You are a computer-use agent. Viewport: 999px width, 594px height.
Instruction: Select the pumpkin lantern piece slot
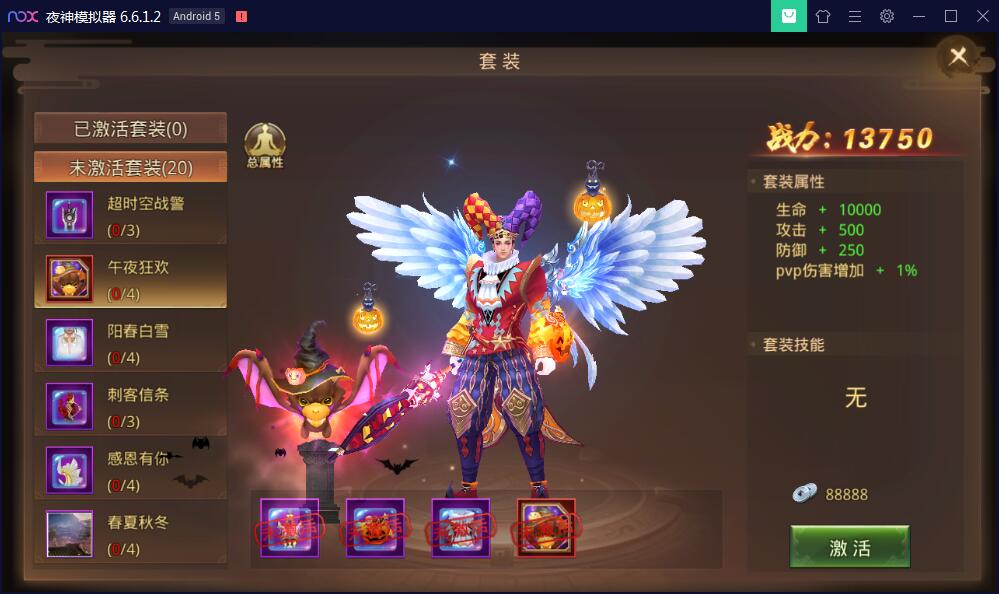tap(375, 527)
